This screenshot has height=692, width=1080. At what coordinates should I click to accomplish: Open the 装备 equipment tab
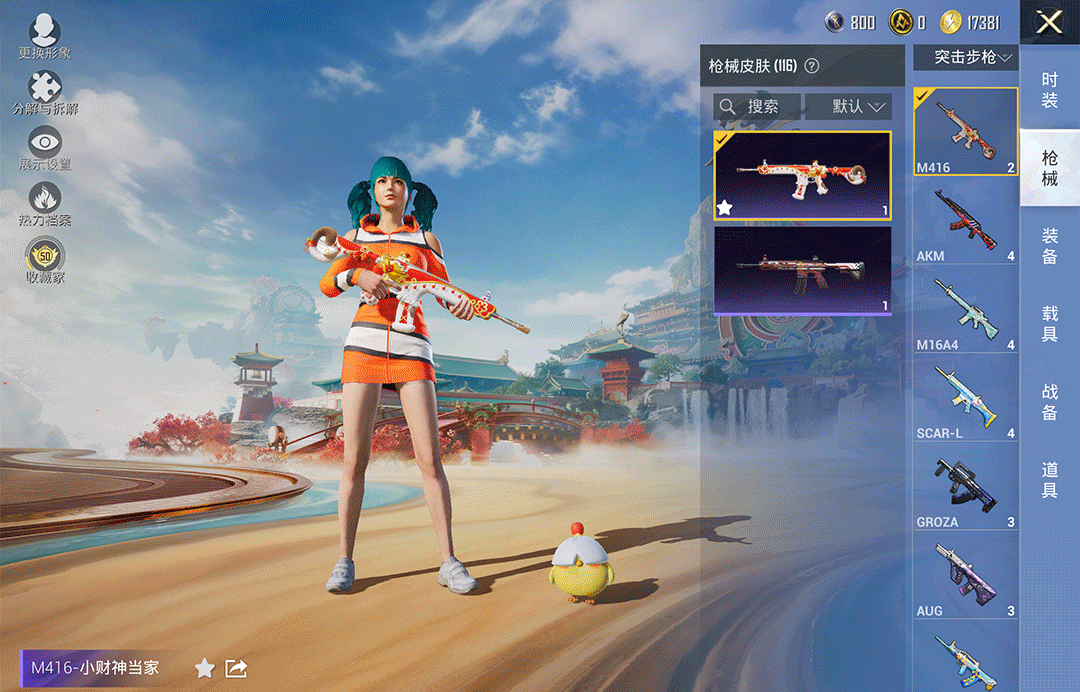1049,246
